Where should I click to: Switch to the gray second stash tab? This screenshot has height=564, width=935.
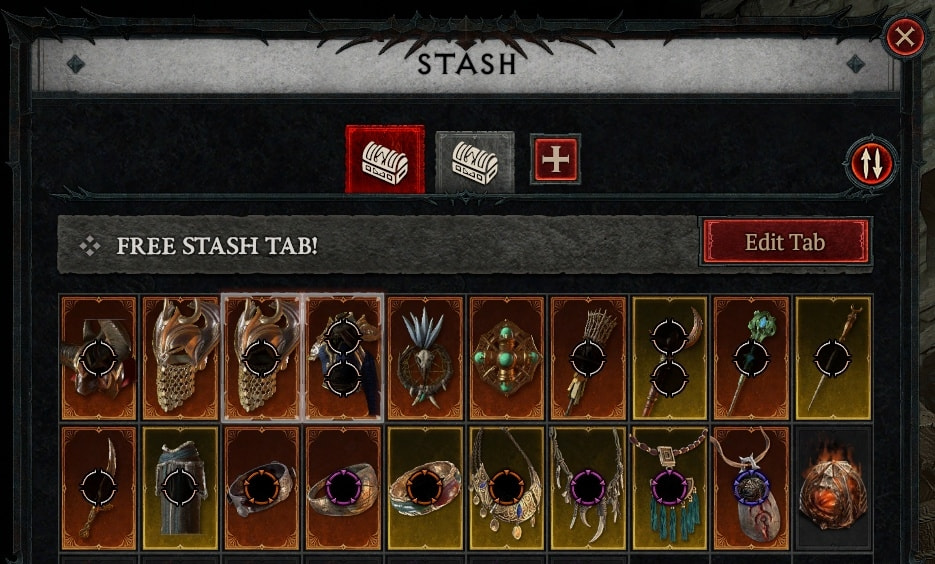click(475, 161)
